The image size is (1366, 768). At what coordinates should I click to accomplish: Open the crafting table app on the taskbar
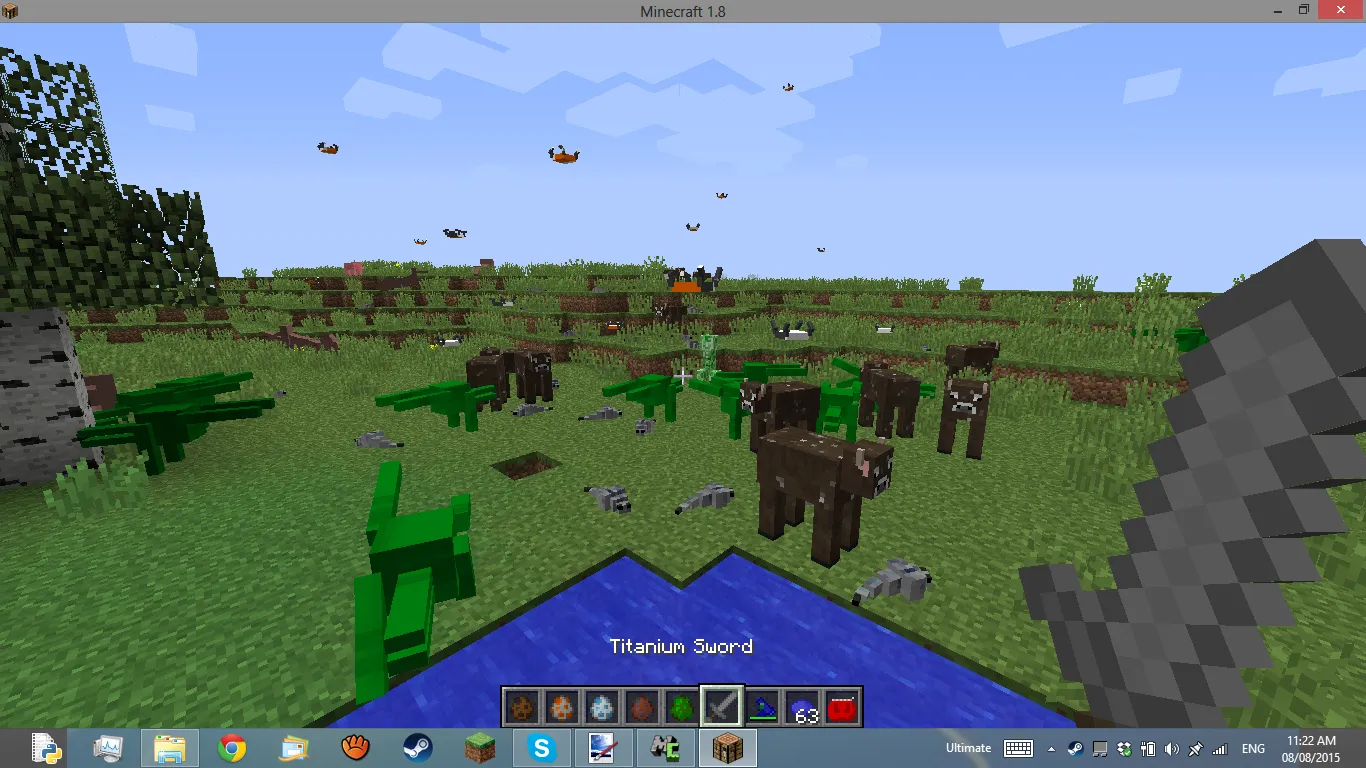click(x=728, y=747)
